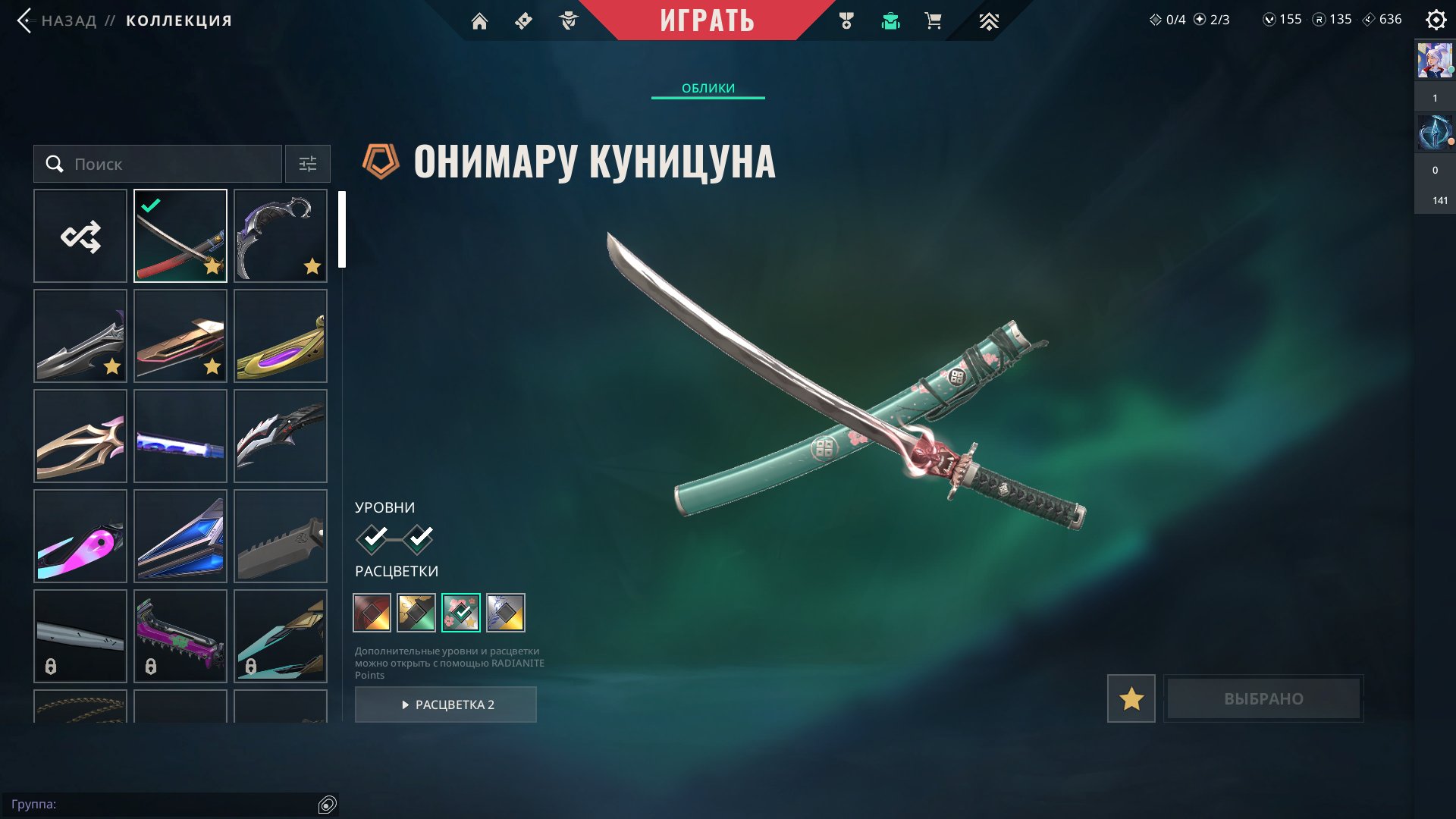Open the Battle Pass ticket icon

525,20
